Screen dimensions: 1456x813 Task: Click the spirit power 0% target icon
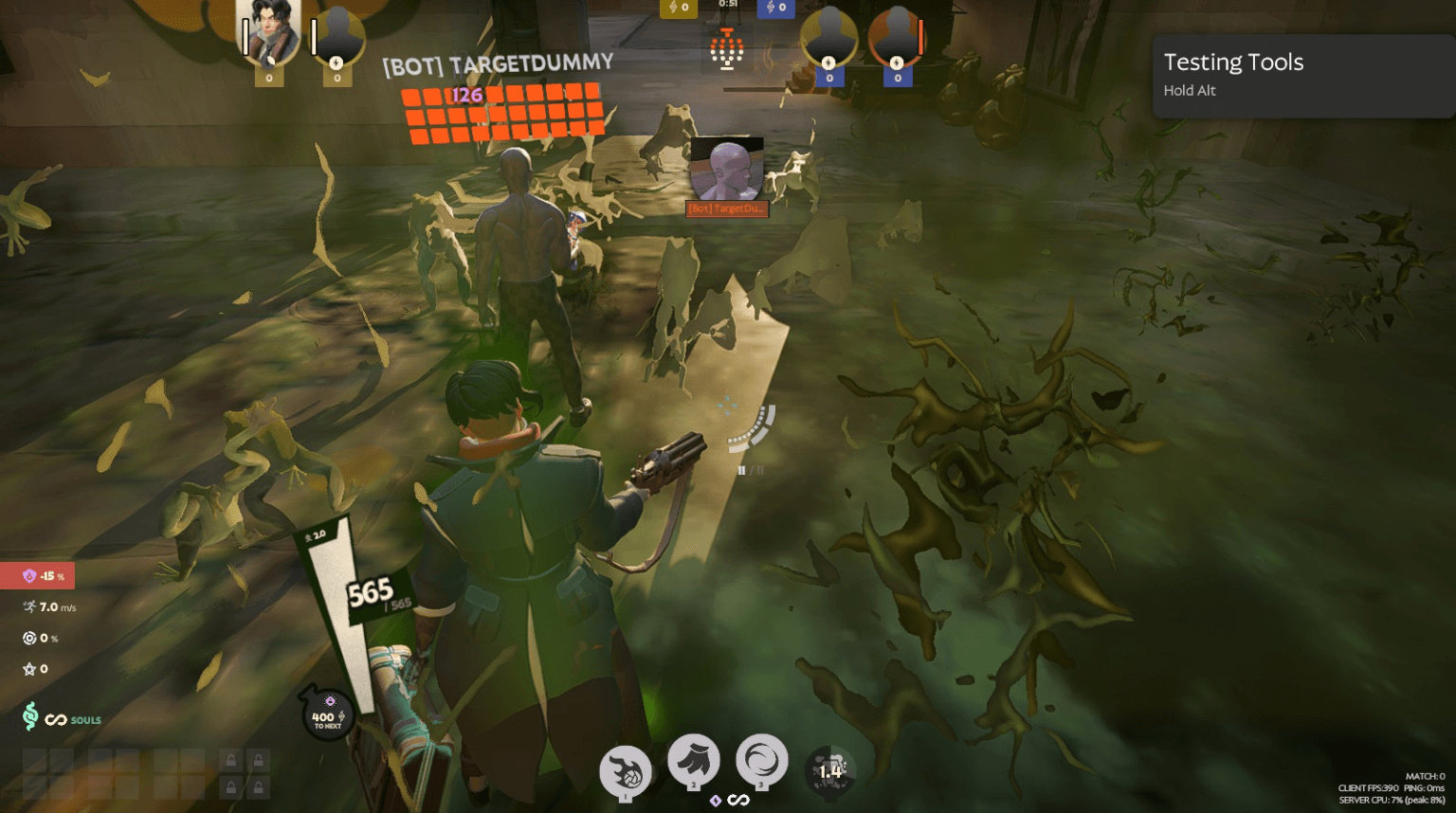27,638
